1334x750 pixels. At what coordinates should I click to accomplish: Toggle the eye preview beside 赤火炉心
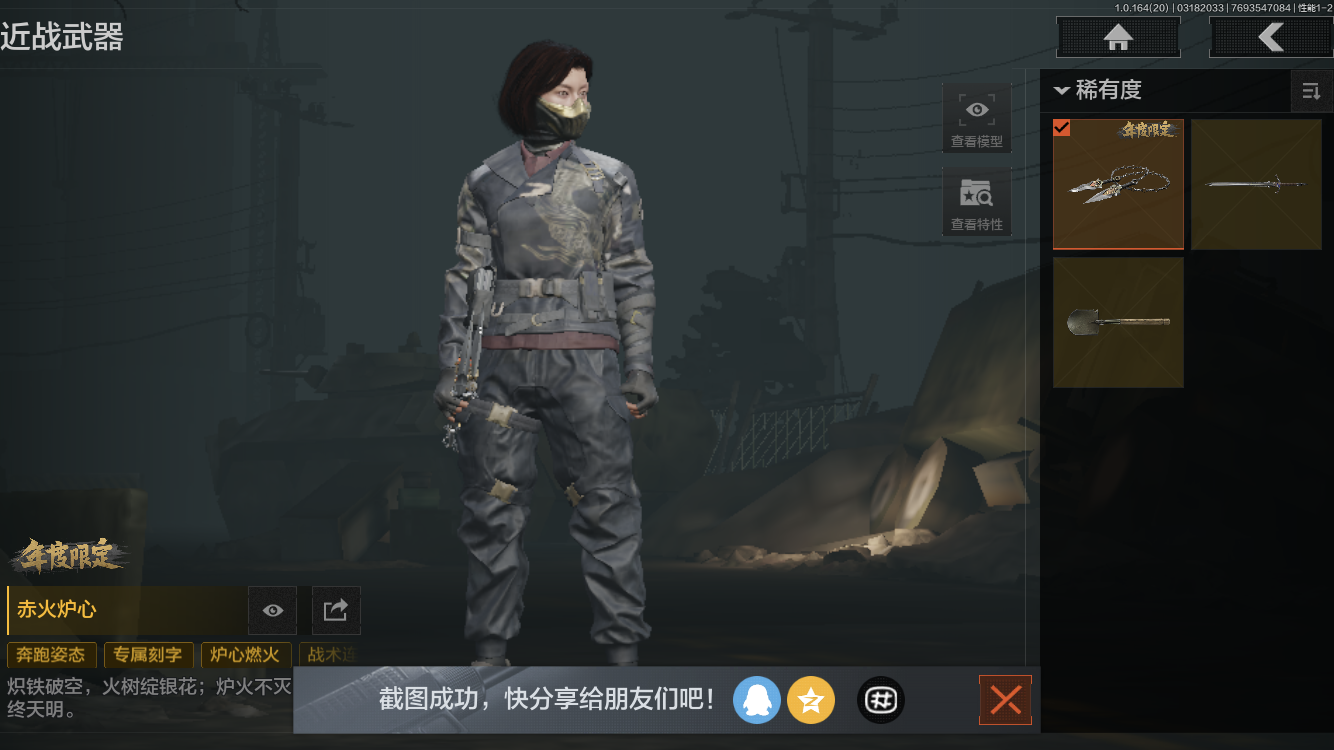point(271,610)
